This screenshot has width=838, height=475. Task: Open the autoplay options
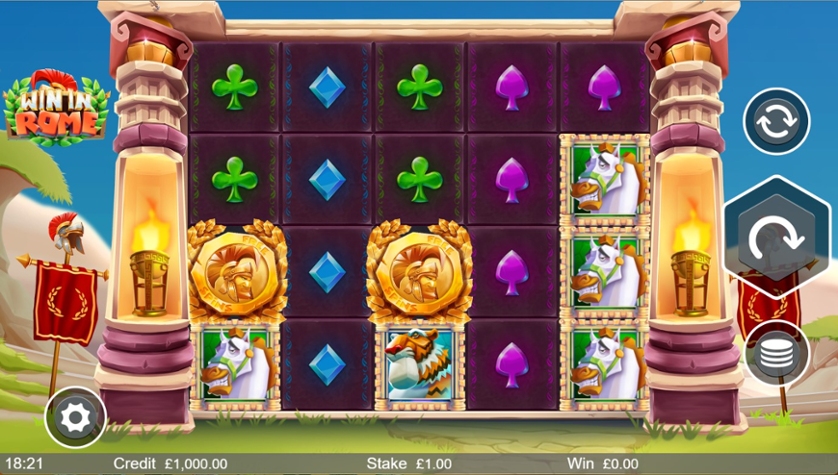776,123
